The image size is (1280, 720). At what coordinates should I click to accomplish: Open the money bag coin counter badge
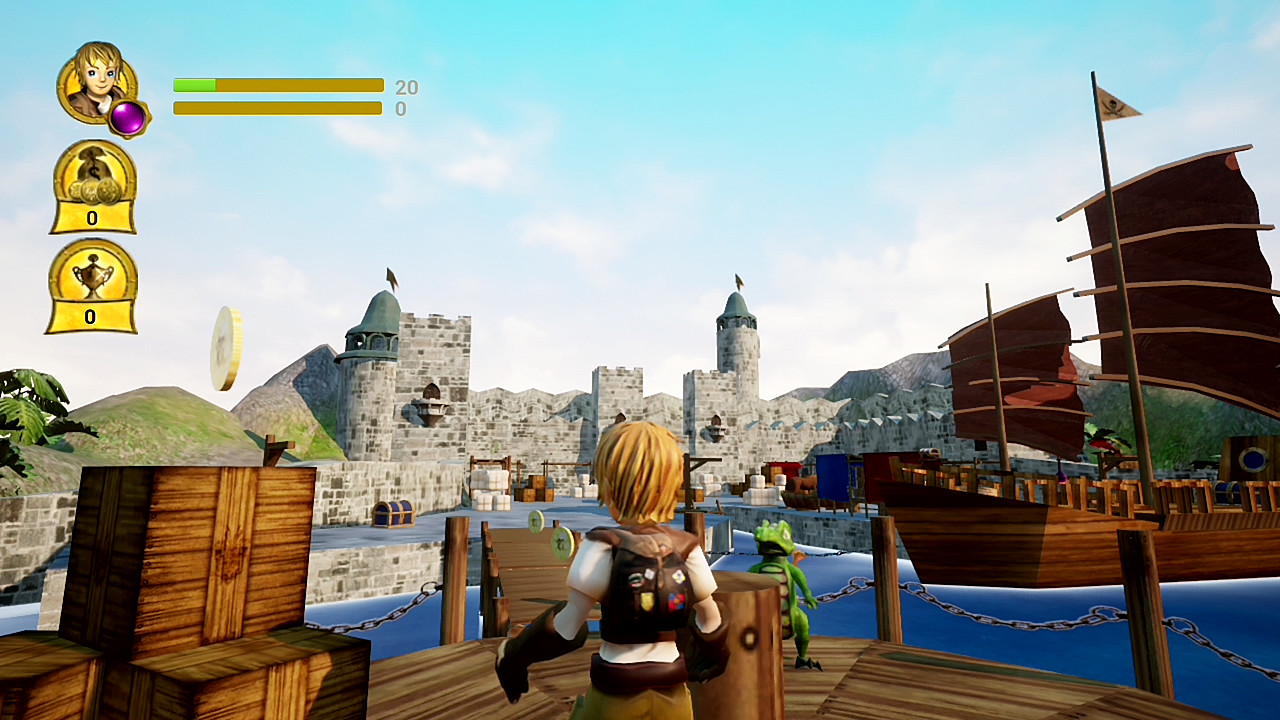pyautogui.click(x=91, y=182)
